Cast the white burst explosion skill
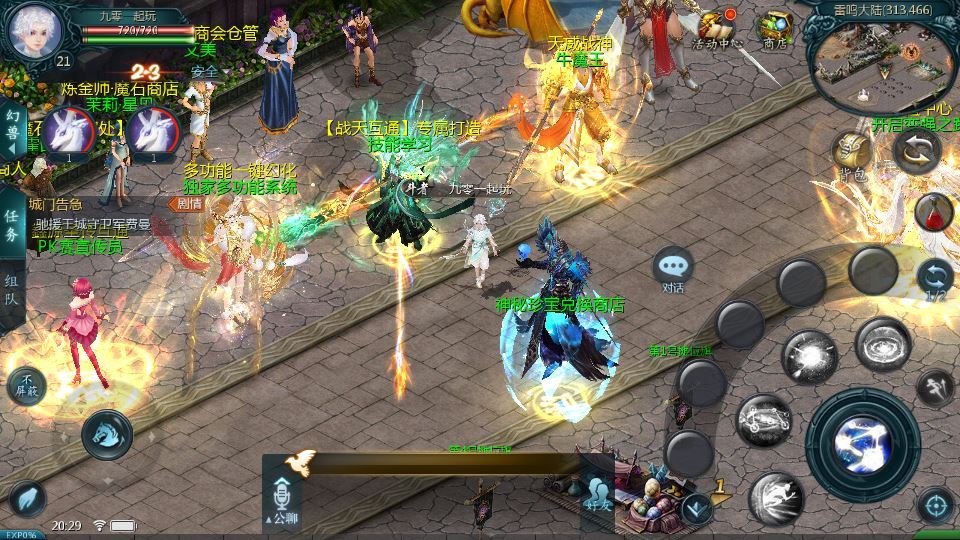The image size is (960, 540). click(x=809, y=357)
